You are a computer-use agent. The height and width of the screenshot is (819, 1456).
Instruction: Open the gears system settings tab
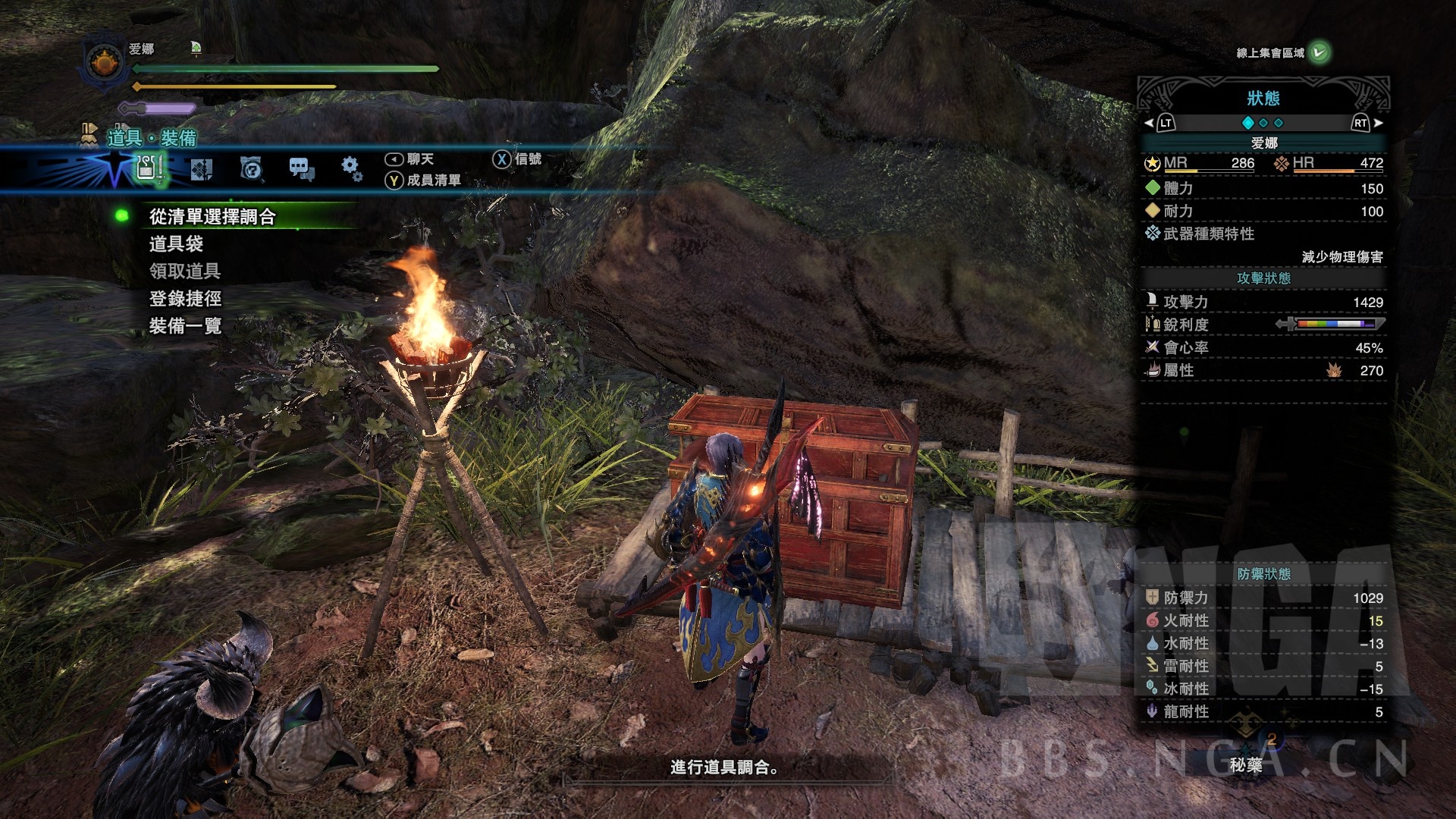coord(350,168)
